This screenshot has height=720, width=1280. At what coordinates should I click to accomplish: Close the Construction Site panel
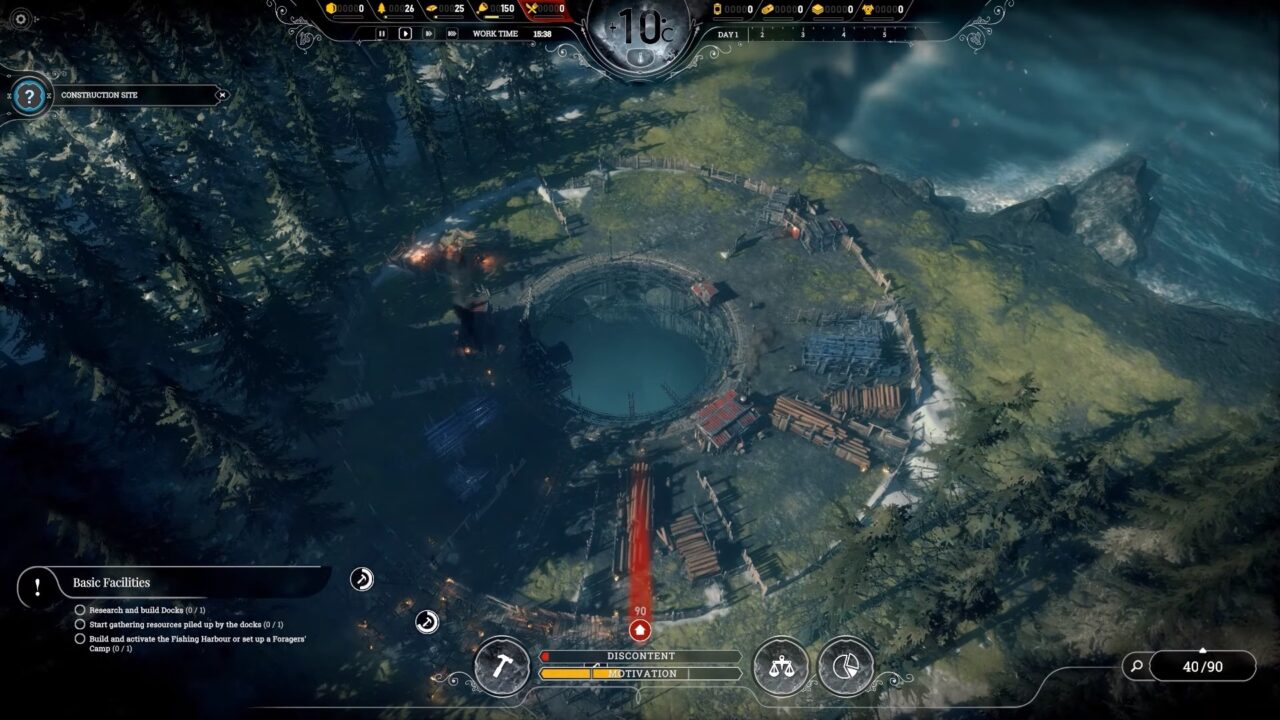222,95
